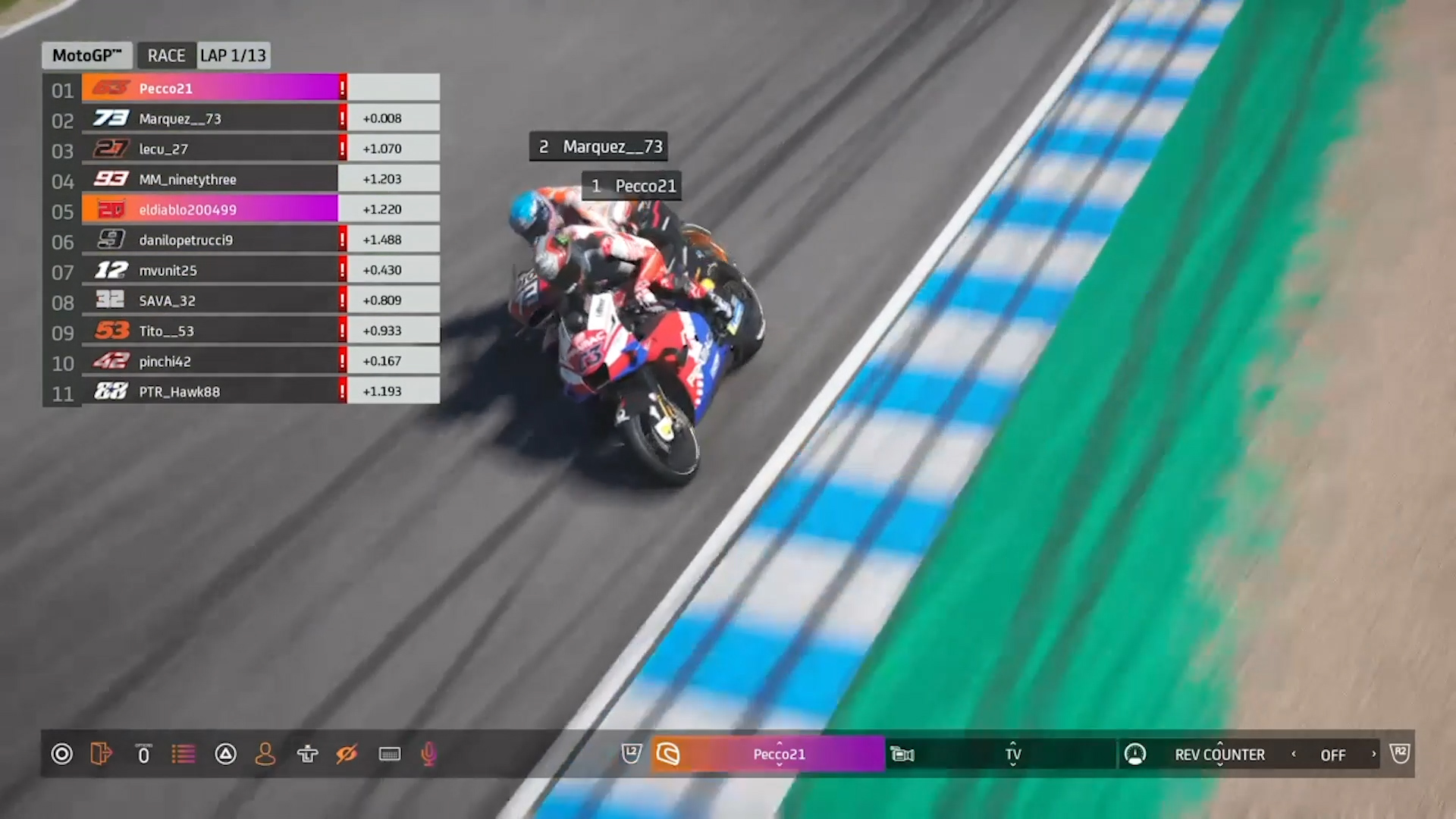Screen dimensions: 1456x819
Task: Click the right arrow beside OFF
Action: tap(1373, 754)
